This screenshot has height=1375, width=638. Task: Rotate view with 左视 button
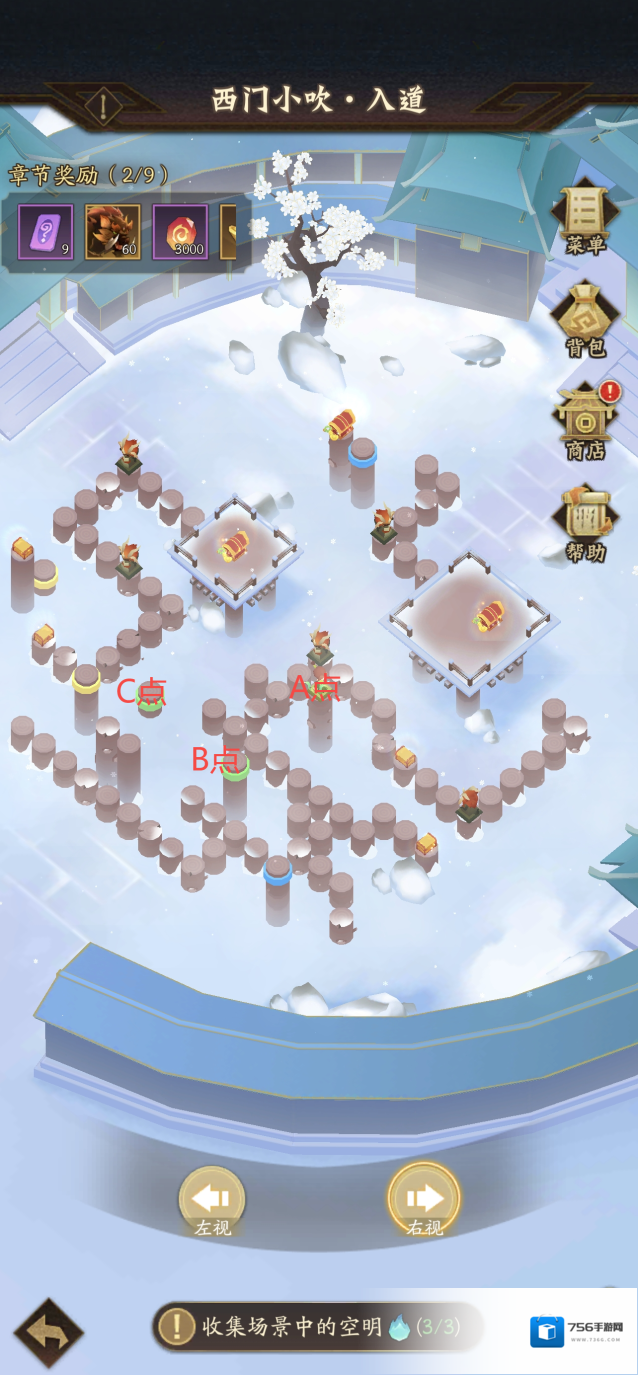point(212,1201)
